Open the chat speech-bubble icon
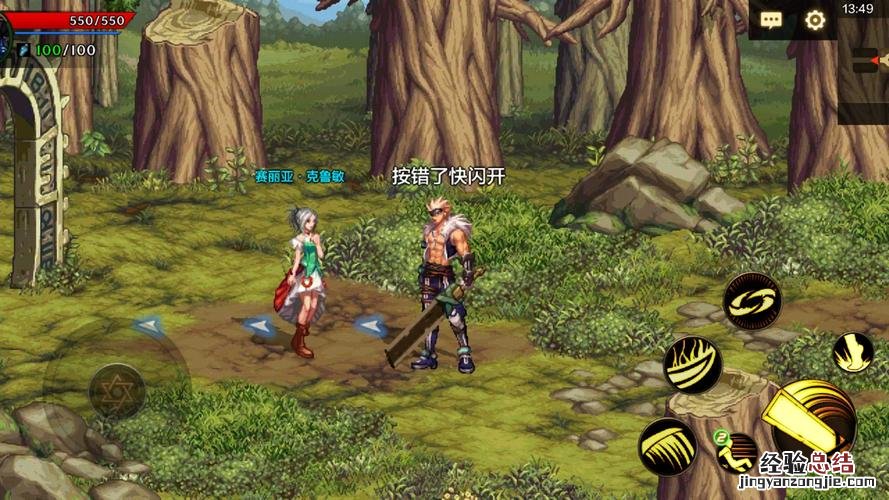Screen dimensions: 889x500 tap(771, 20)
